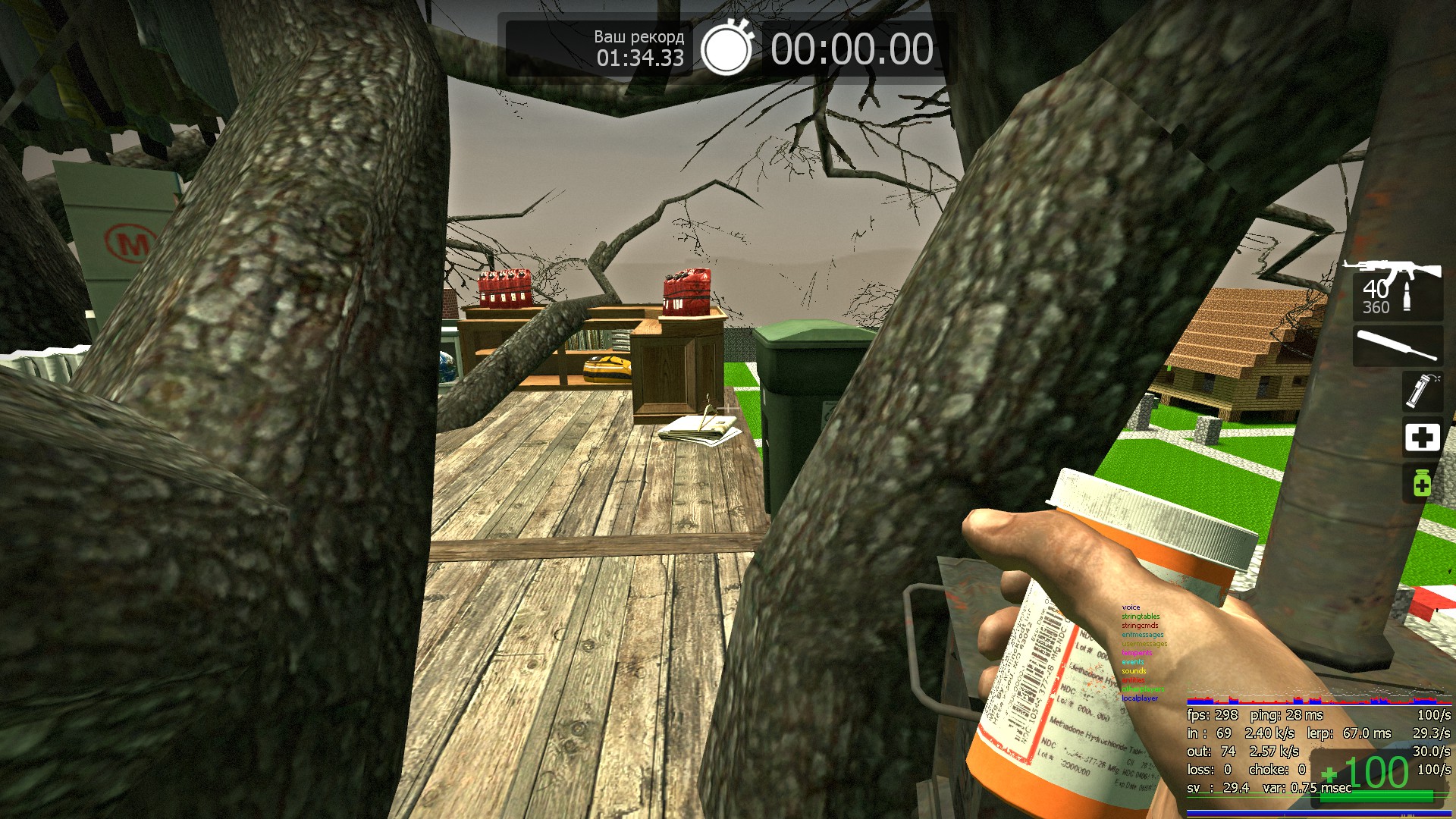Switch to the cricket bat melee slot

pos(1397,346)
